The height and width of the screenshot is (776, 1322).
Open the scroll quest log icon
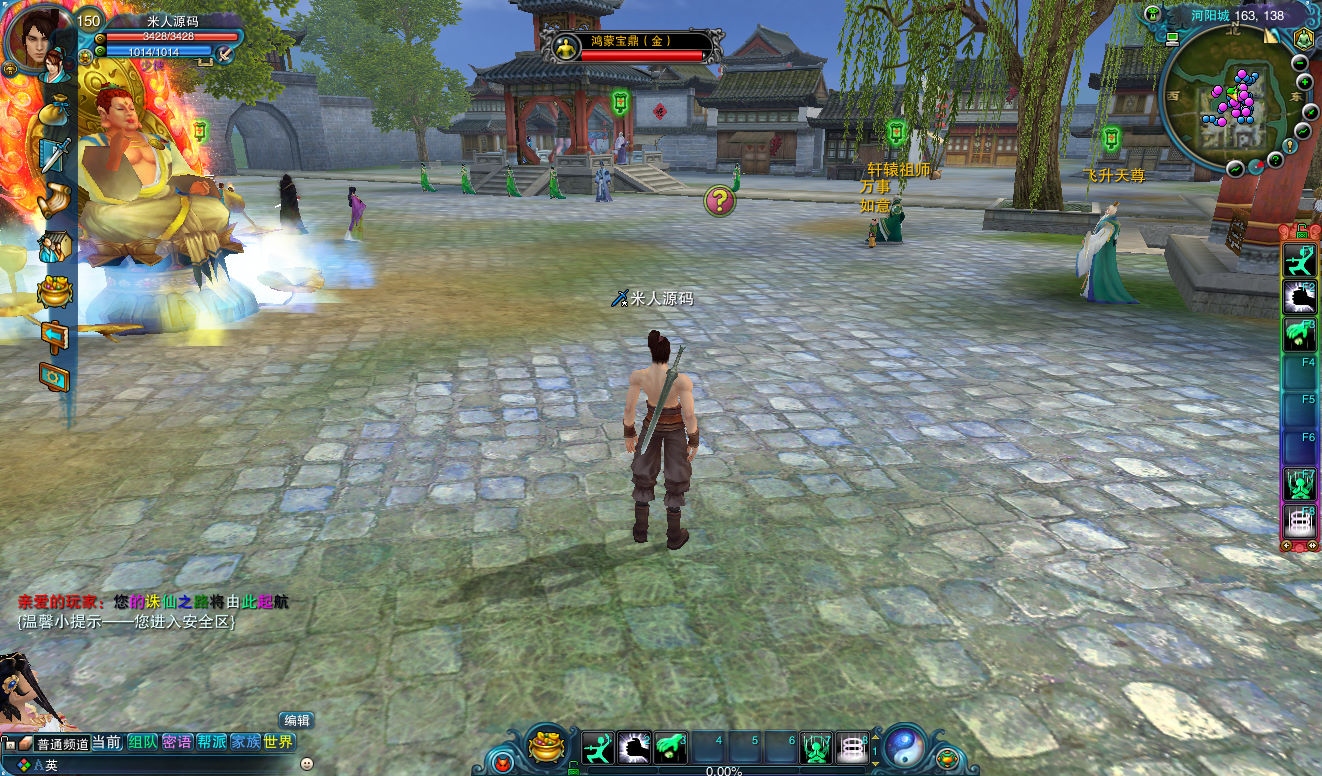point(55,201)
